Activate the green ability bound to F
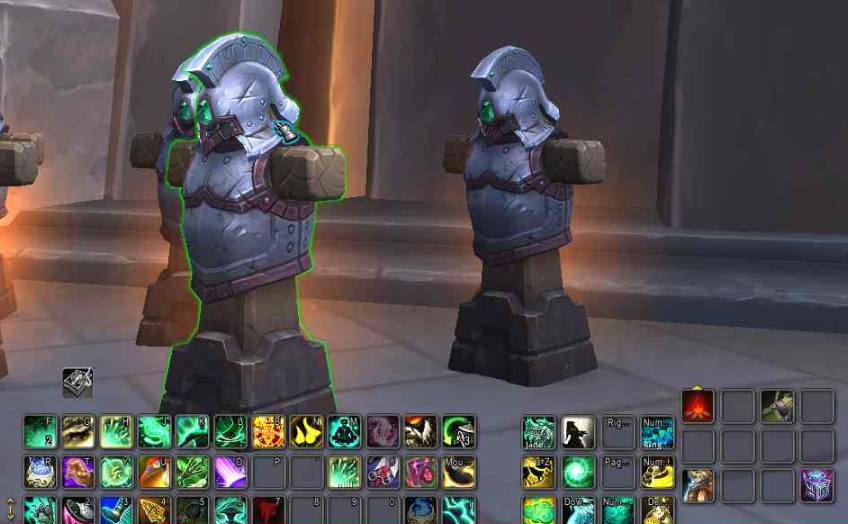This screenshot has width=848, height=524. [40, 432]
